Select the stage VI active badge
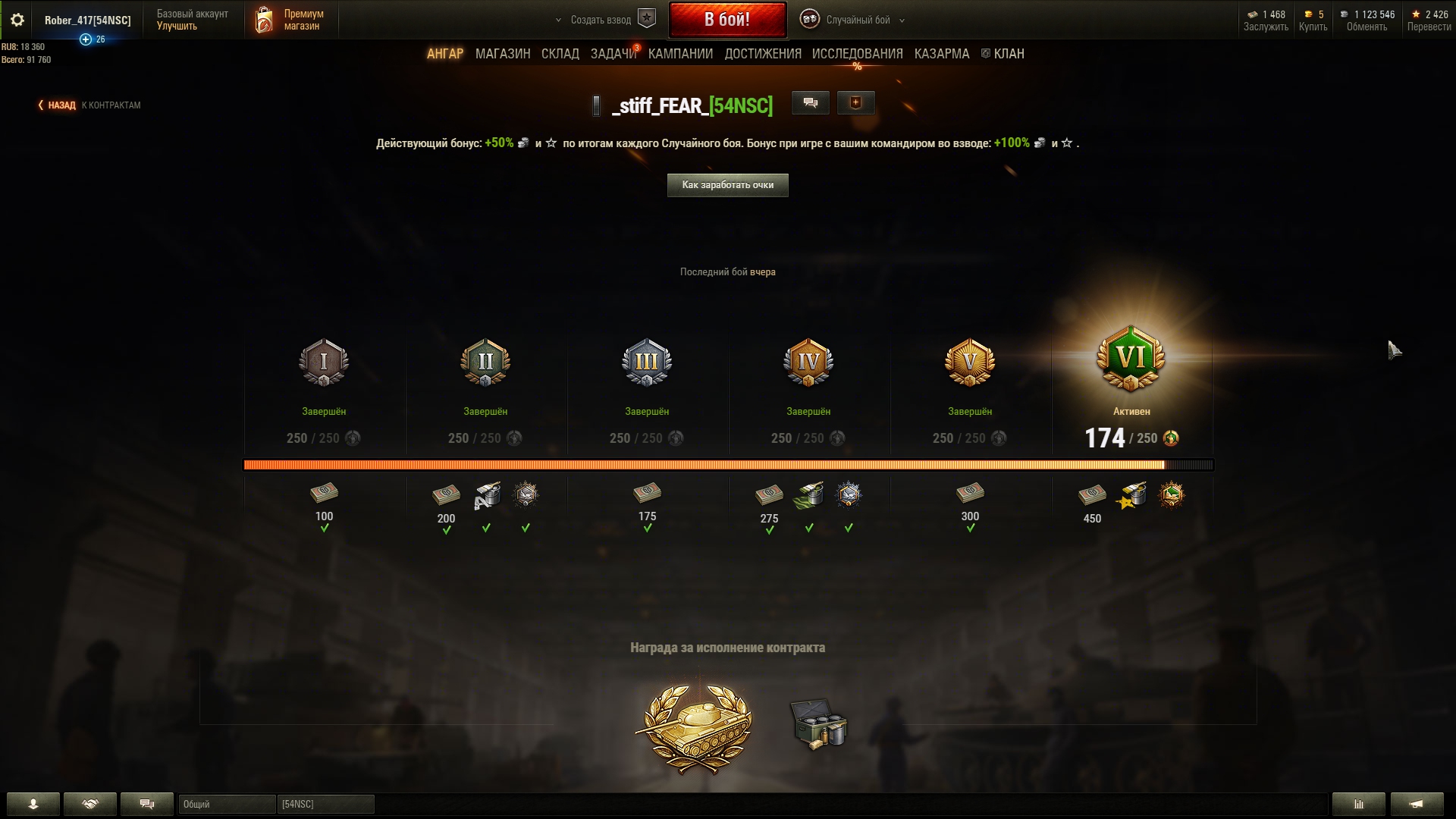 1131,359
